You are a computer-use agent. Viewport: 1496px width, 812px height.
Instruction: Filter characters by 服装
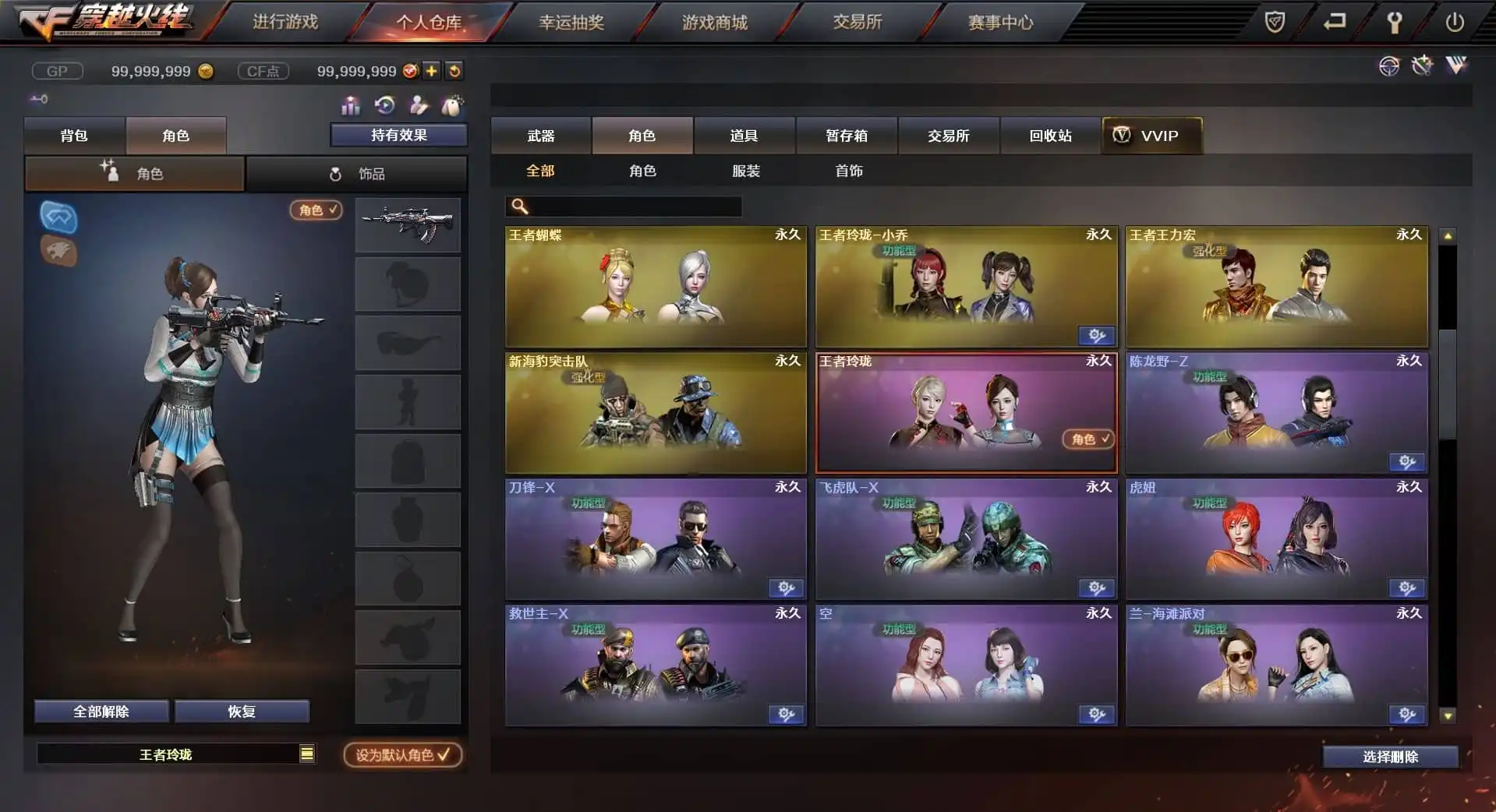pyautogui.click(x=746, y=171)
